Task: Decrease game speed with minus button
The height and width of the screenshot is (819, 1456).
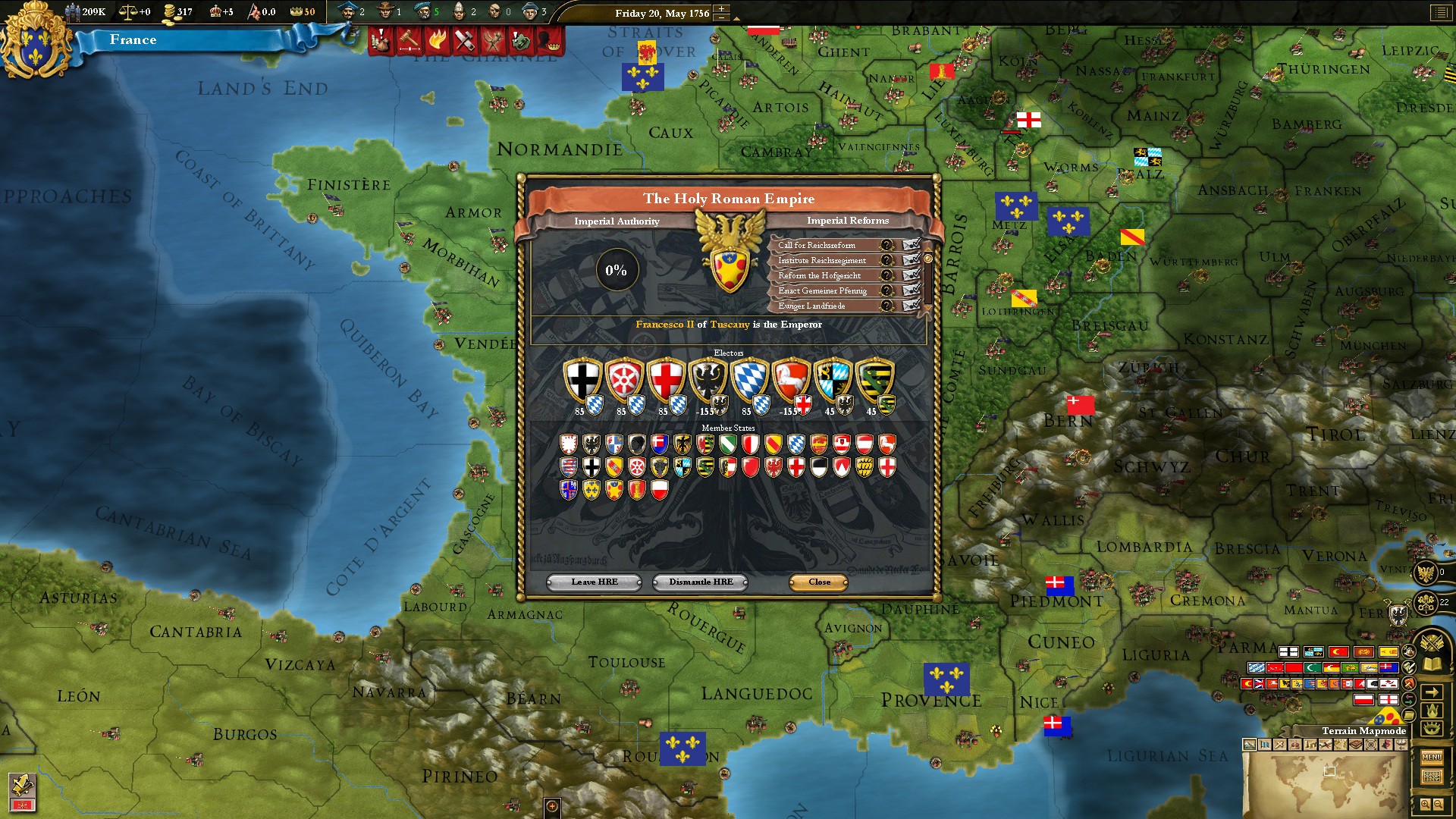Action: pyautogui.click(x=721, y=18)
